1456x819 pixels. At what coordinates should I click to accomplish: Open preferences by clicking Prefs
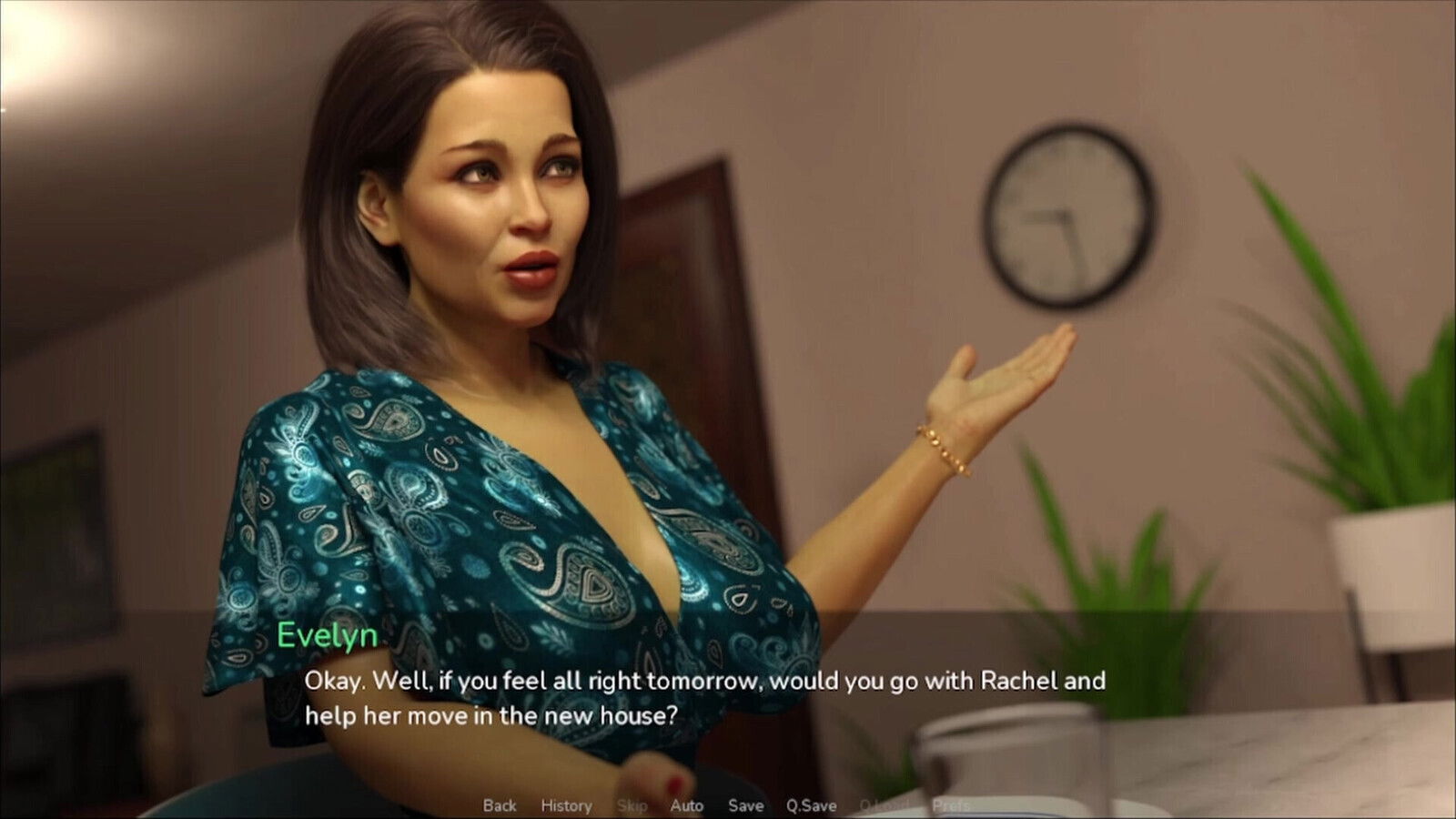click(x=952, y=805)
